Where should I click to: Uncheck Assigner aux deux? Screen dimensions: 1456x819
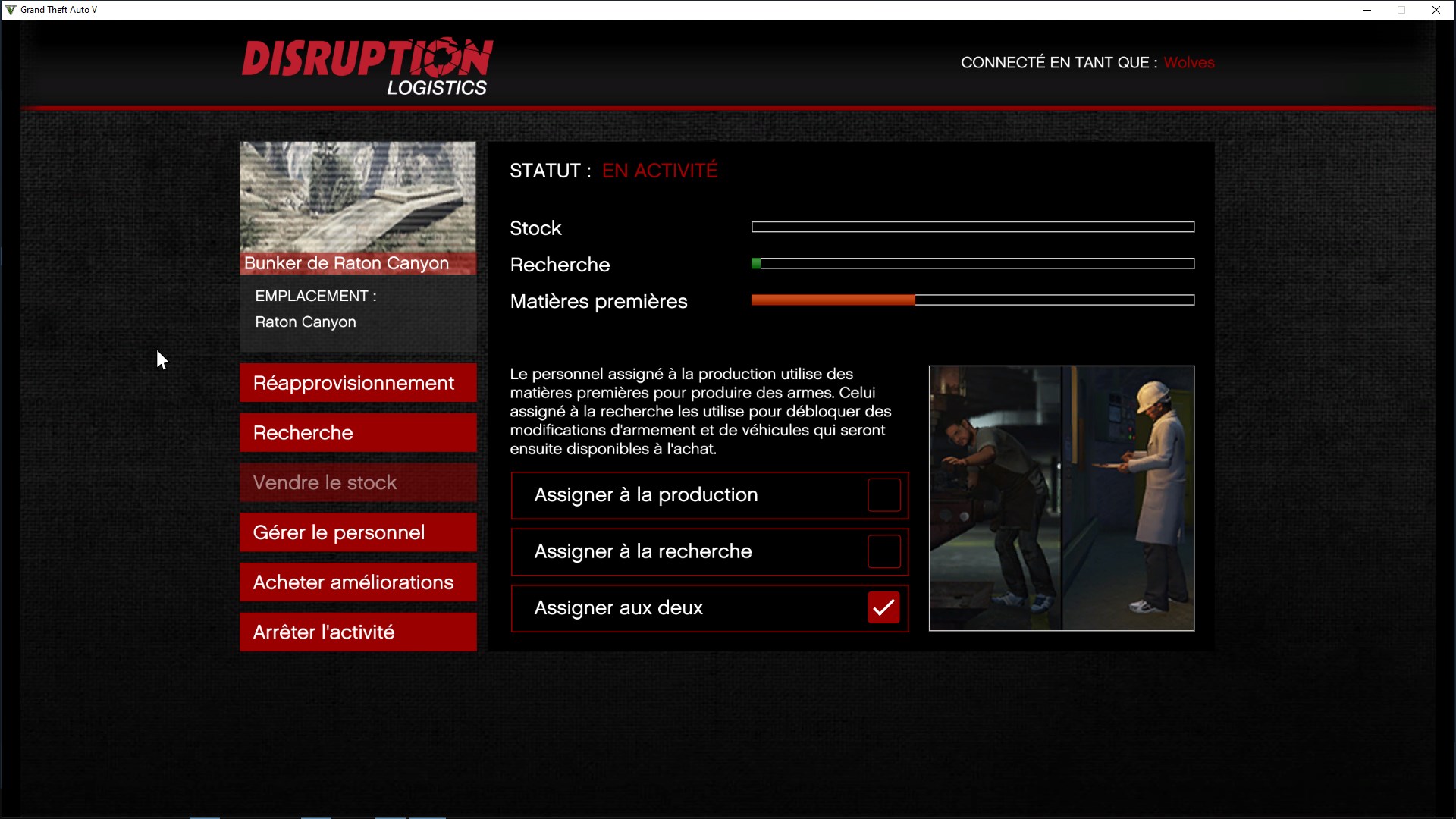pyautogui.click(x=883, y=607)
